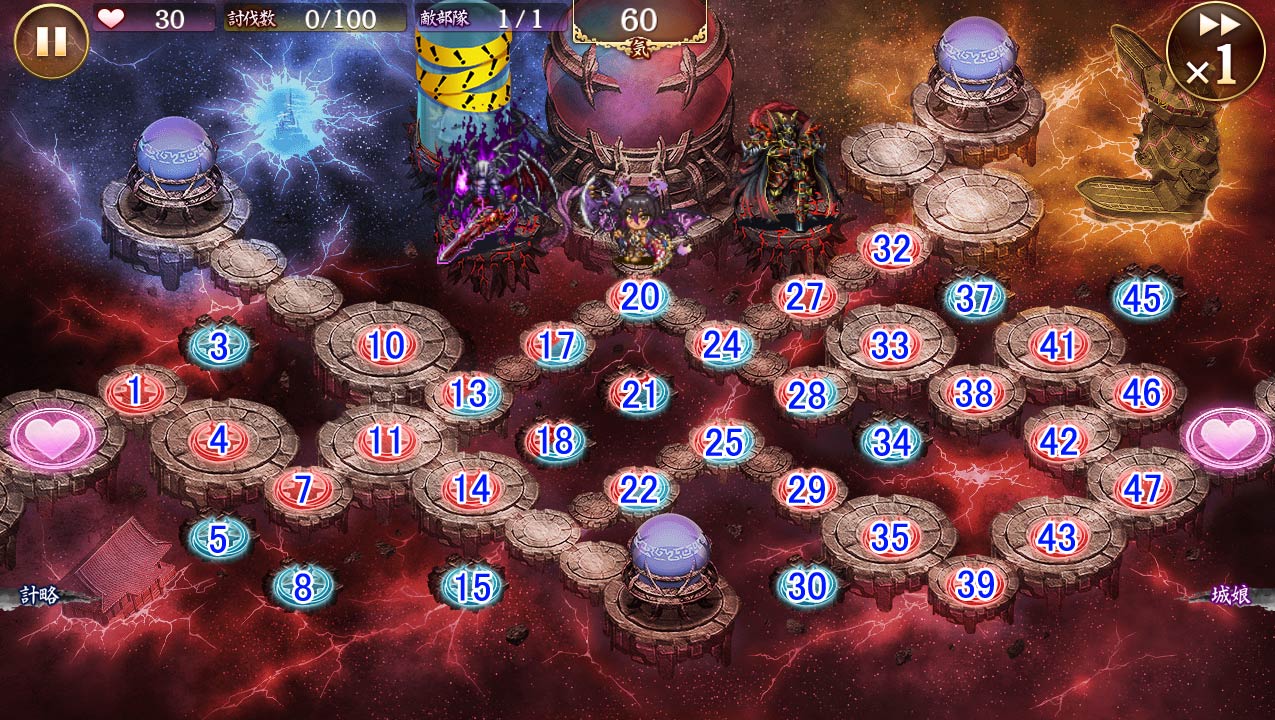Select red deployment tile number 33
The image size is (1275, 720).
tap(889, 346)
